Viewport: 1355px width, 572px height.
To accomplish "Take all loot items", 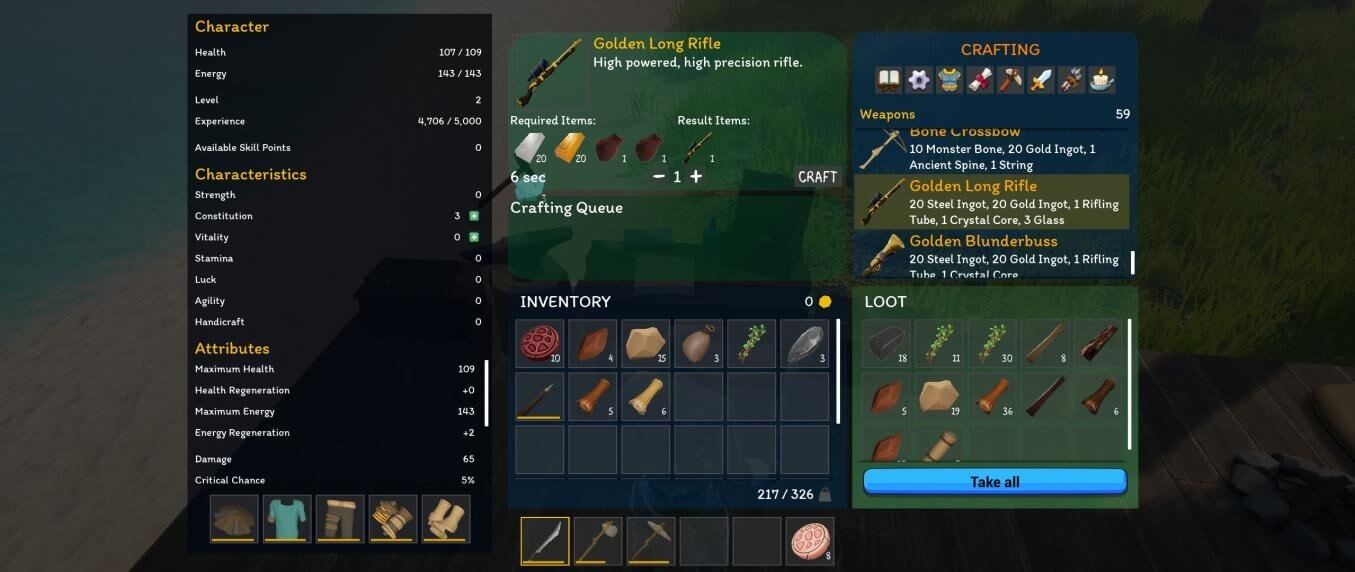I will coord(994,482).
